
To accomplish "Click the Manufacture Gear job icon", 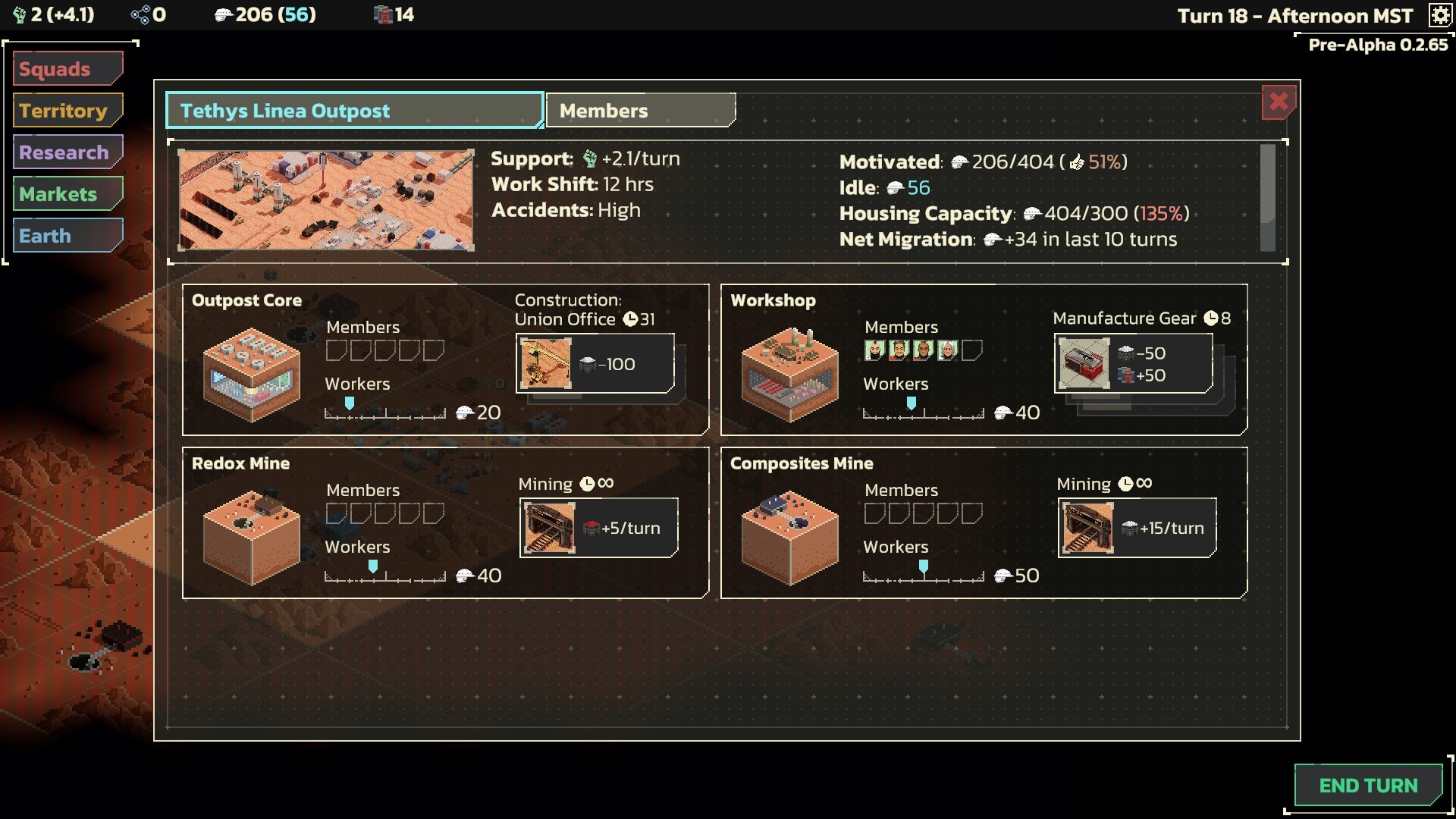I will point(1084,363).
